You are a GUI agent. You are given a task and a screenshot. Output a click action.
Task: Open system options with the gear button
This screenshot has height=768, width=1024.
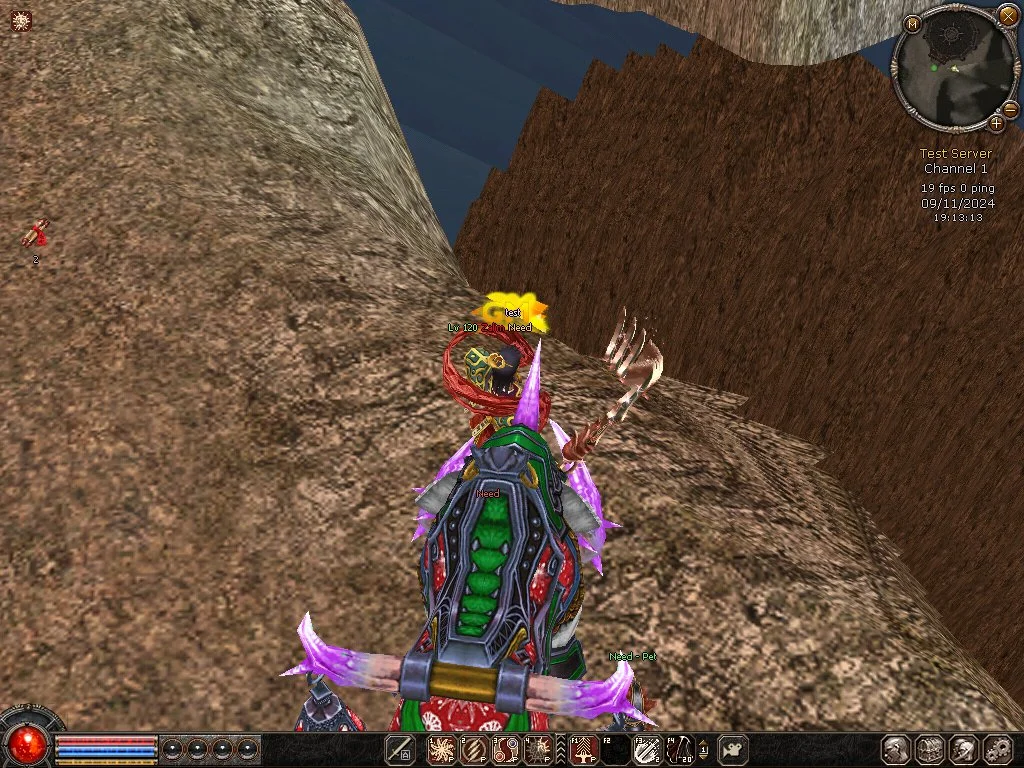[x=998, y=749]
